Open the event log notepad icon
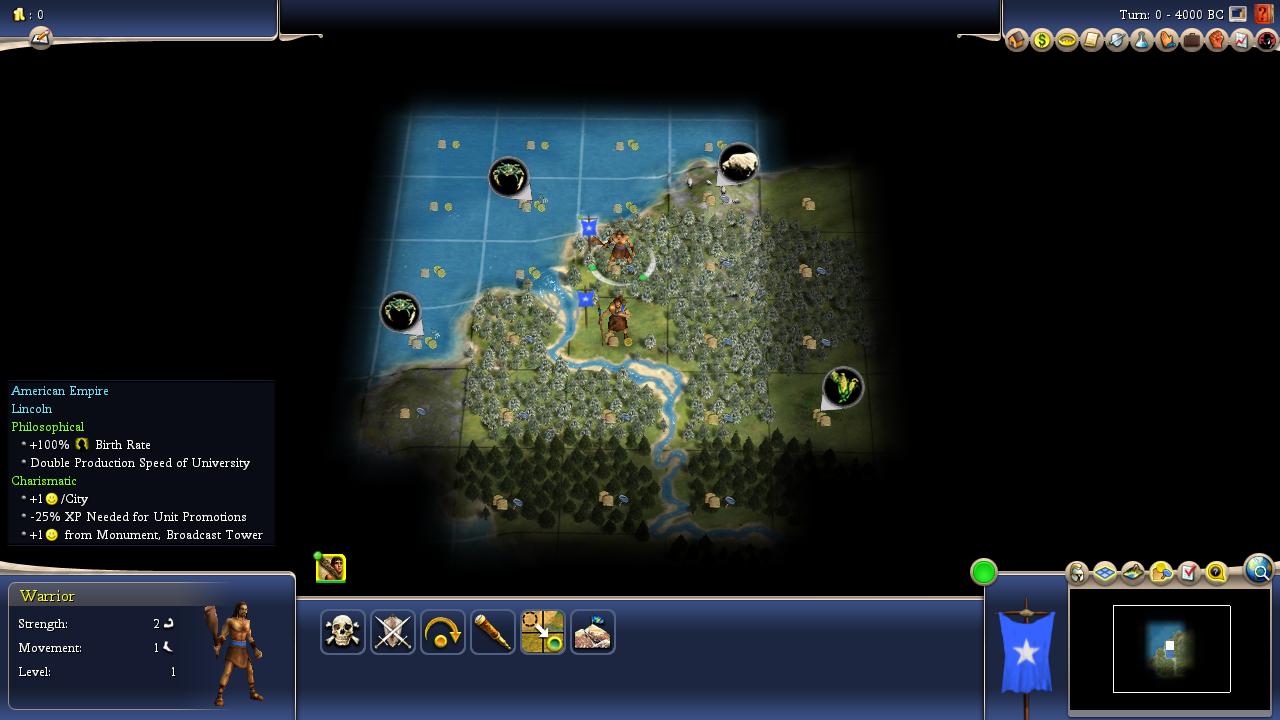The height and width of the screenshot is (720, 1280). click(x=40, y=38)
